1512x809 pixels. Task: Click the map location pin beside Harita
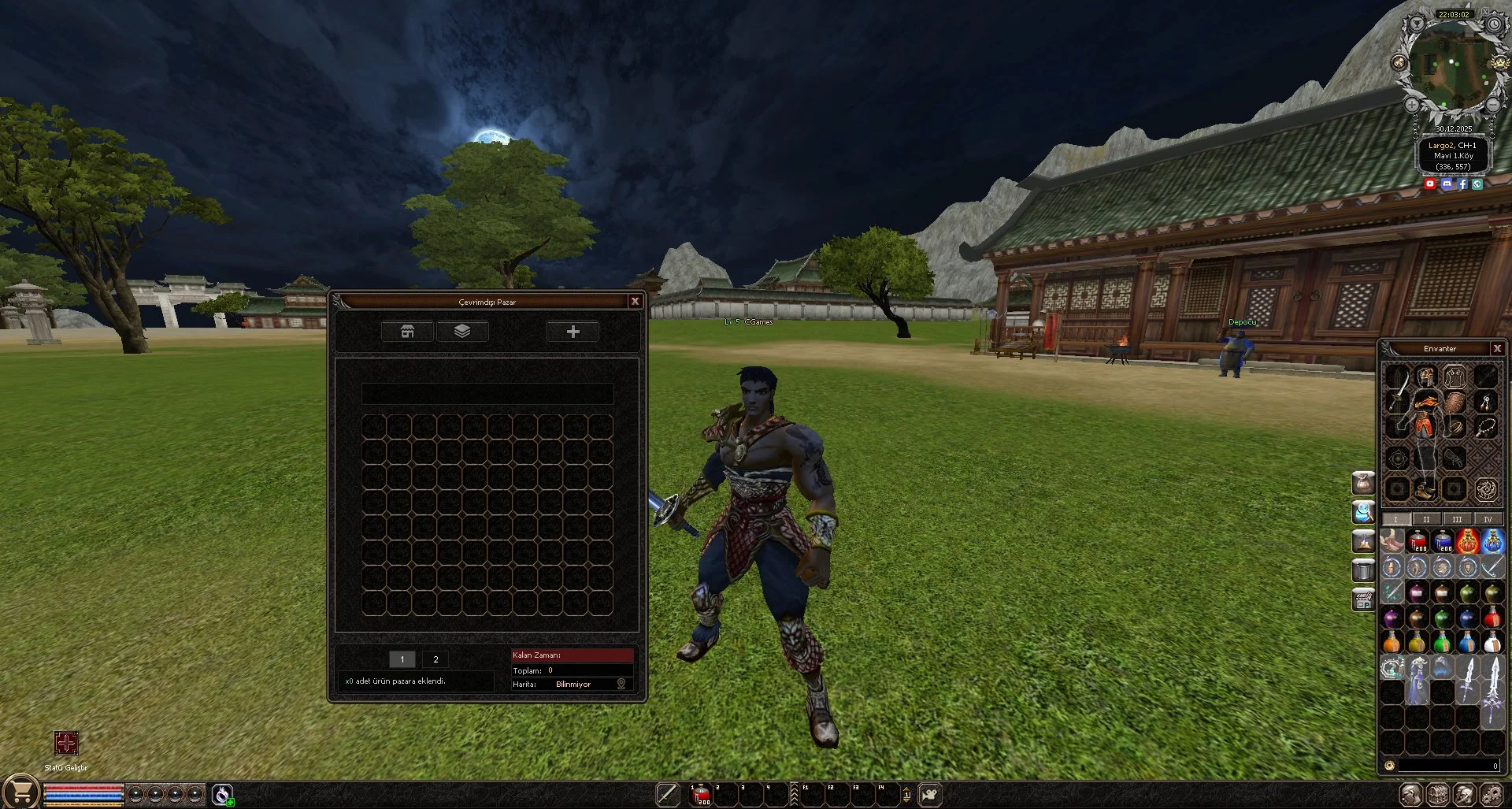tap(621, 684)
